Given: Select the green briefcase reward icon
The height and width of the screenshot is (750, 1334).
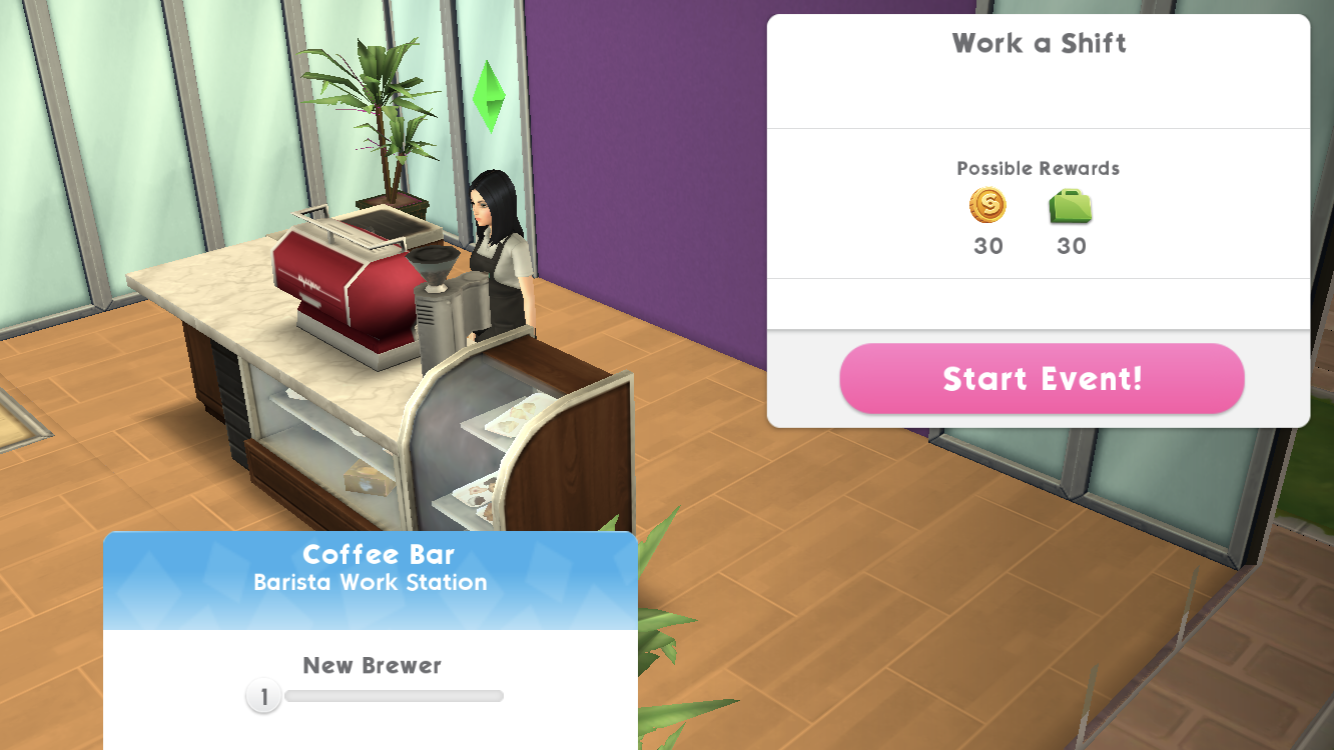Looking at the screenshot, I should 1070,207.
